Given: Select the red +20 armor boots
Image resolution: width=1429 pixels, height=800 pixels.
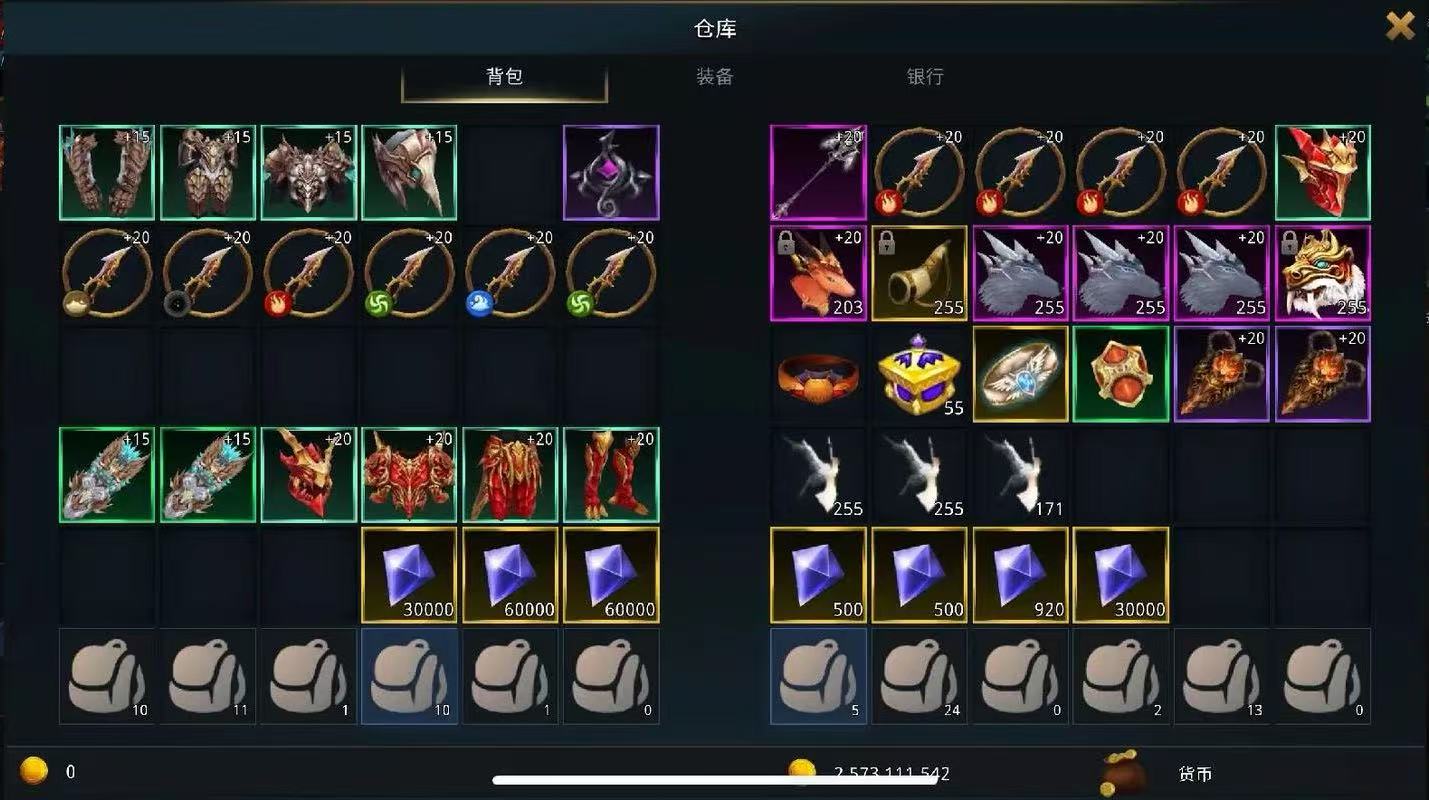Looking at the screenshot, I should tap(611, 474).
